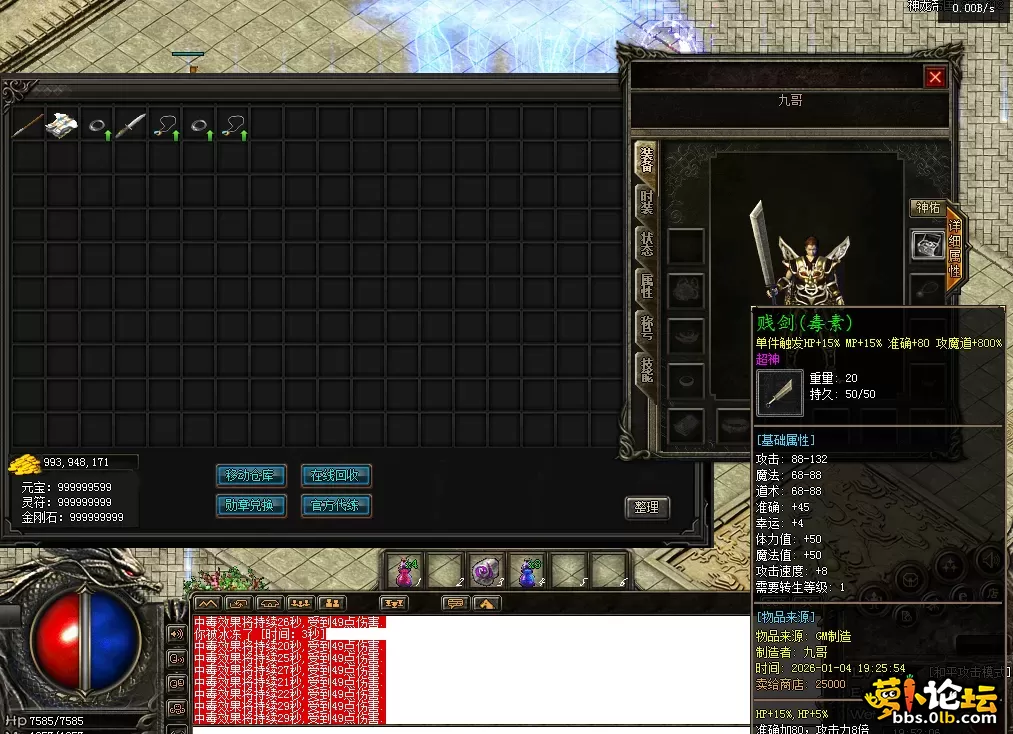Use the blue potion in hotbar slot 4
Viewport: 1013px width, 734px height.
(526, 571)
